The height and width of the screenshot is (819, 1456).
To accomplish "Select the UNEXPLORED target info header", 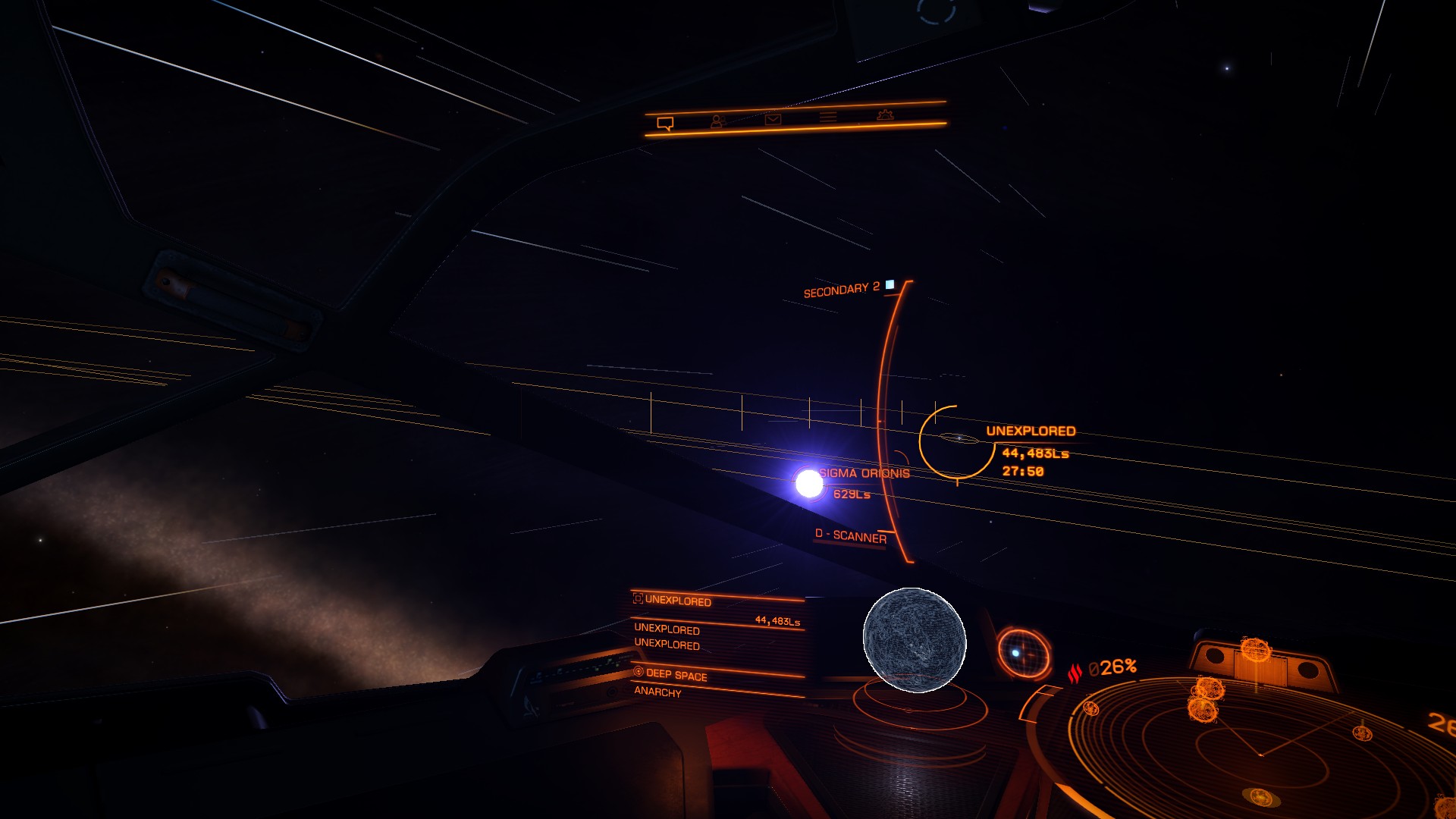I will point(677,601).
